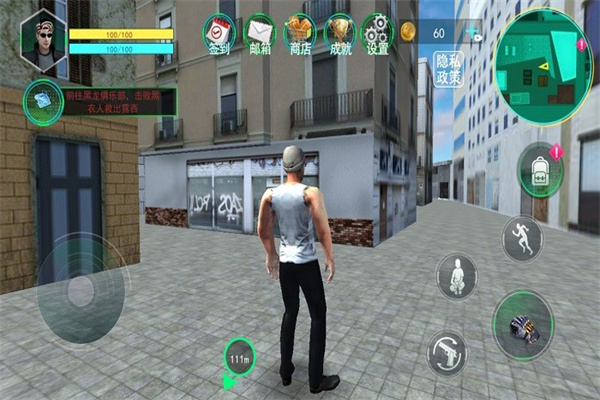Open the quest tracker mission icon

43,102
